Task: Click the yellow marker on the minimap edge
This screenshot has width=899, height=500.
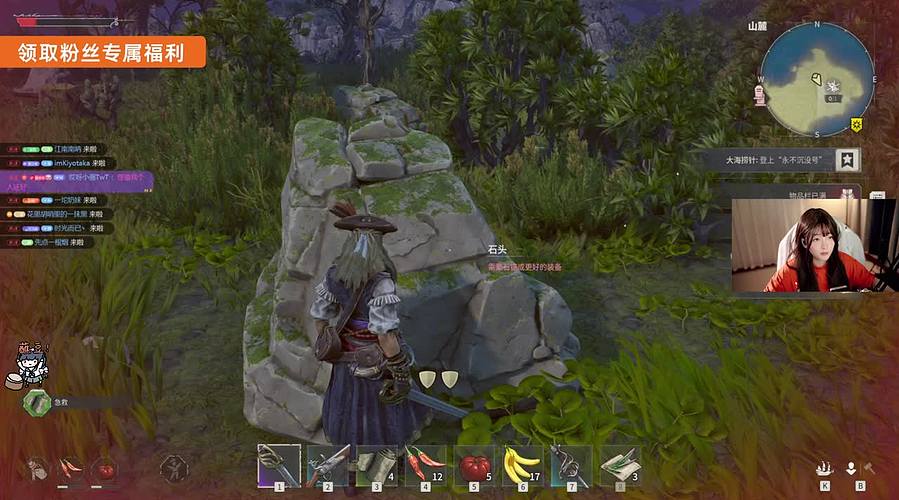Action: click(856, 124)
